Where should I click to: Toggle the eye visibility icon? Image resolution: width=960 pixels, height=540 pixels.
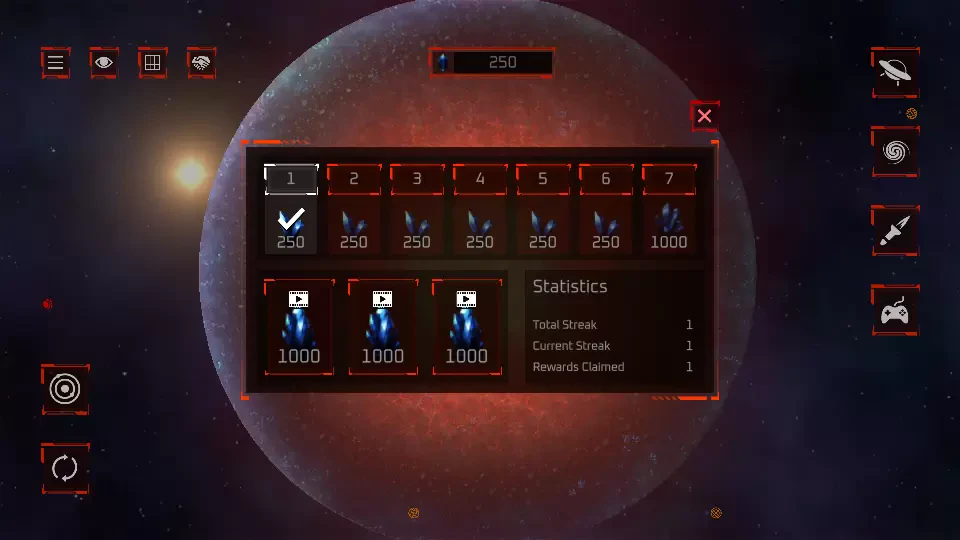(x=104, y=63)
